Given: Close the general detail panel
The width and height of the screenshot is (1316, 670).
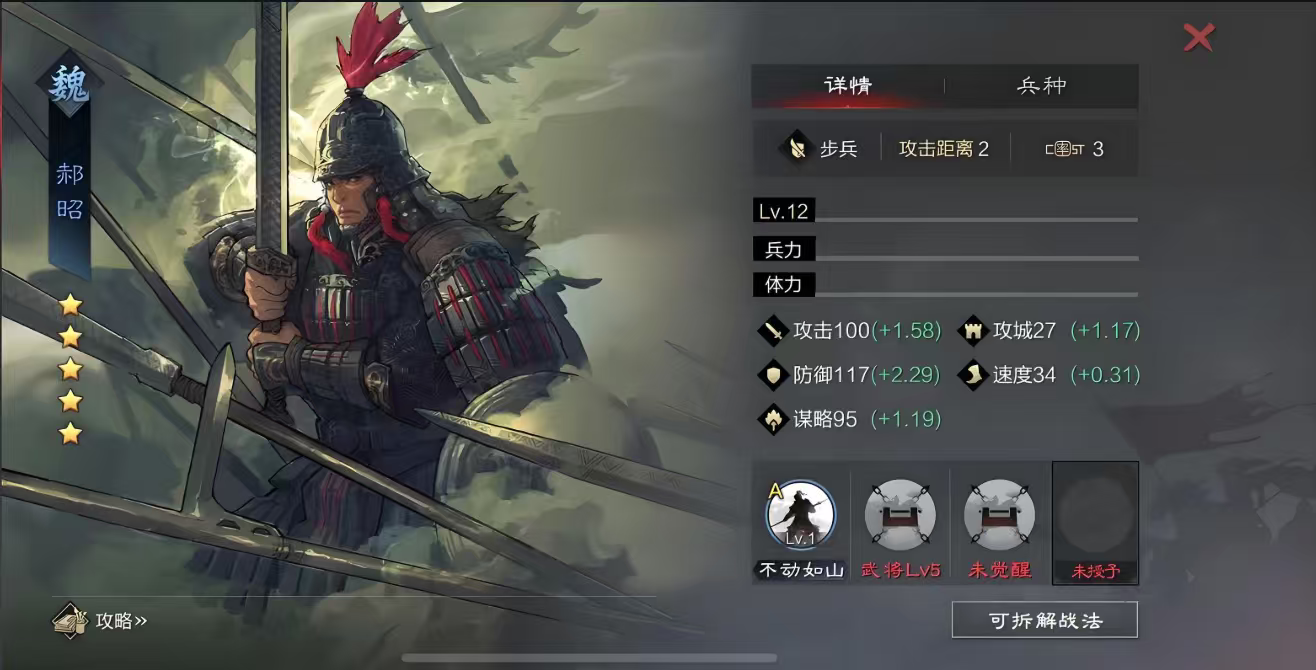Looking at the screenshot, I should 1198,38.
